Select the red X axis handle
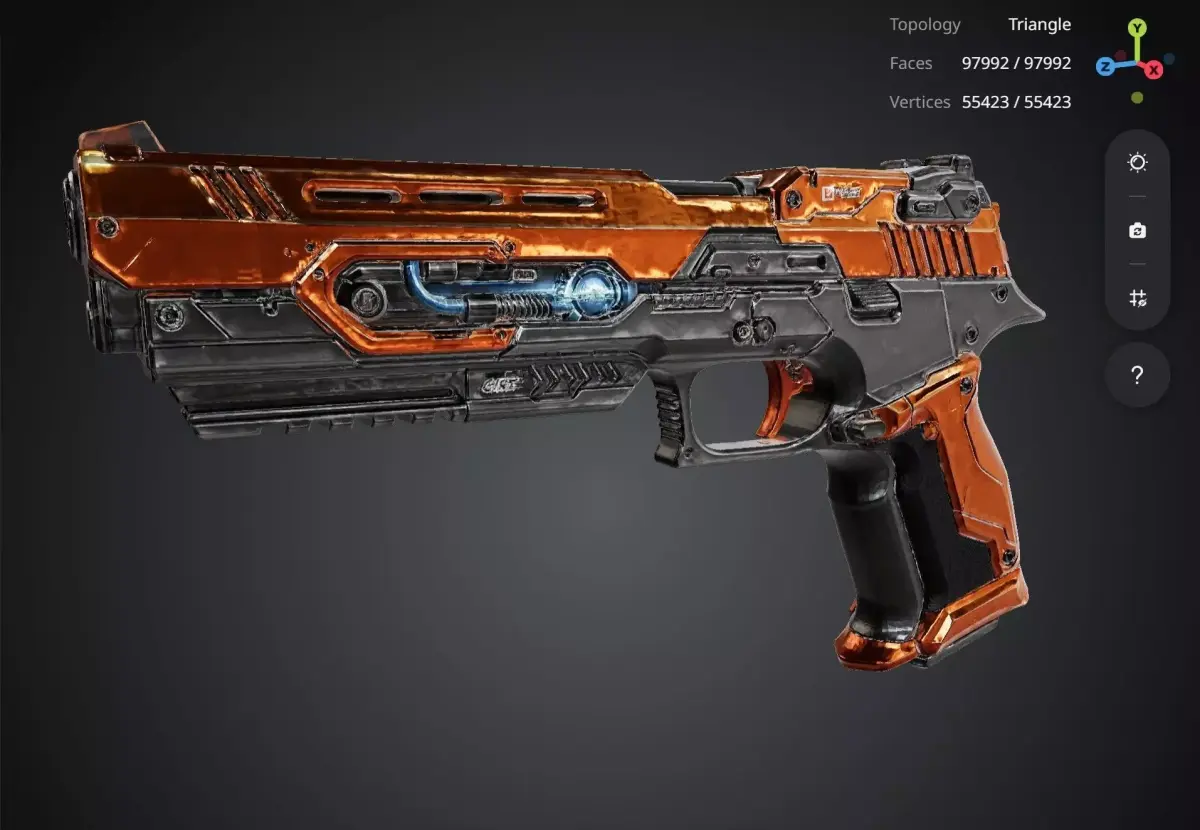This screenshot has height=830, width=1200. point(1154,69)
